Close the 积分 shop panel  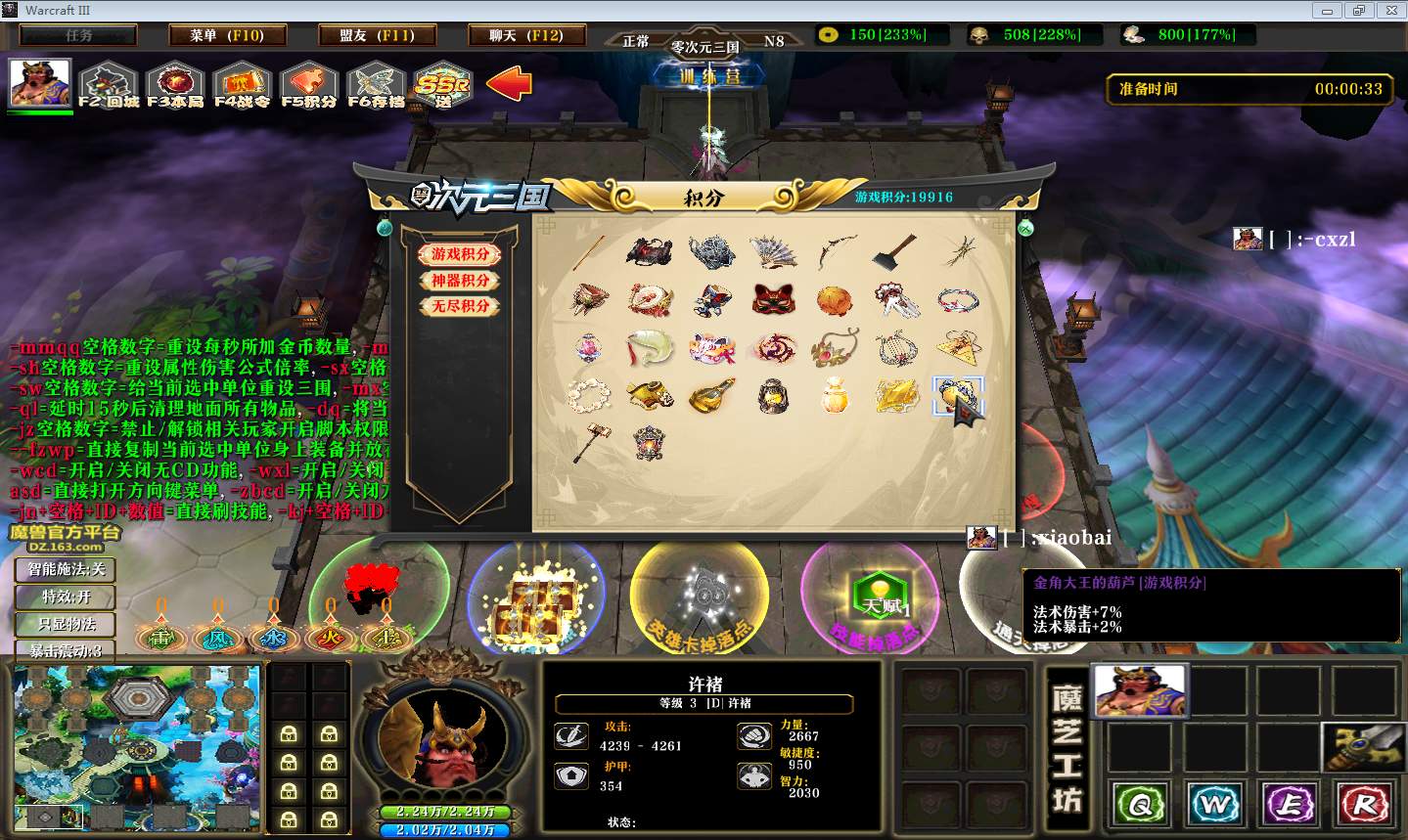click(1025, 228)
